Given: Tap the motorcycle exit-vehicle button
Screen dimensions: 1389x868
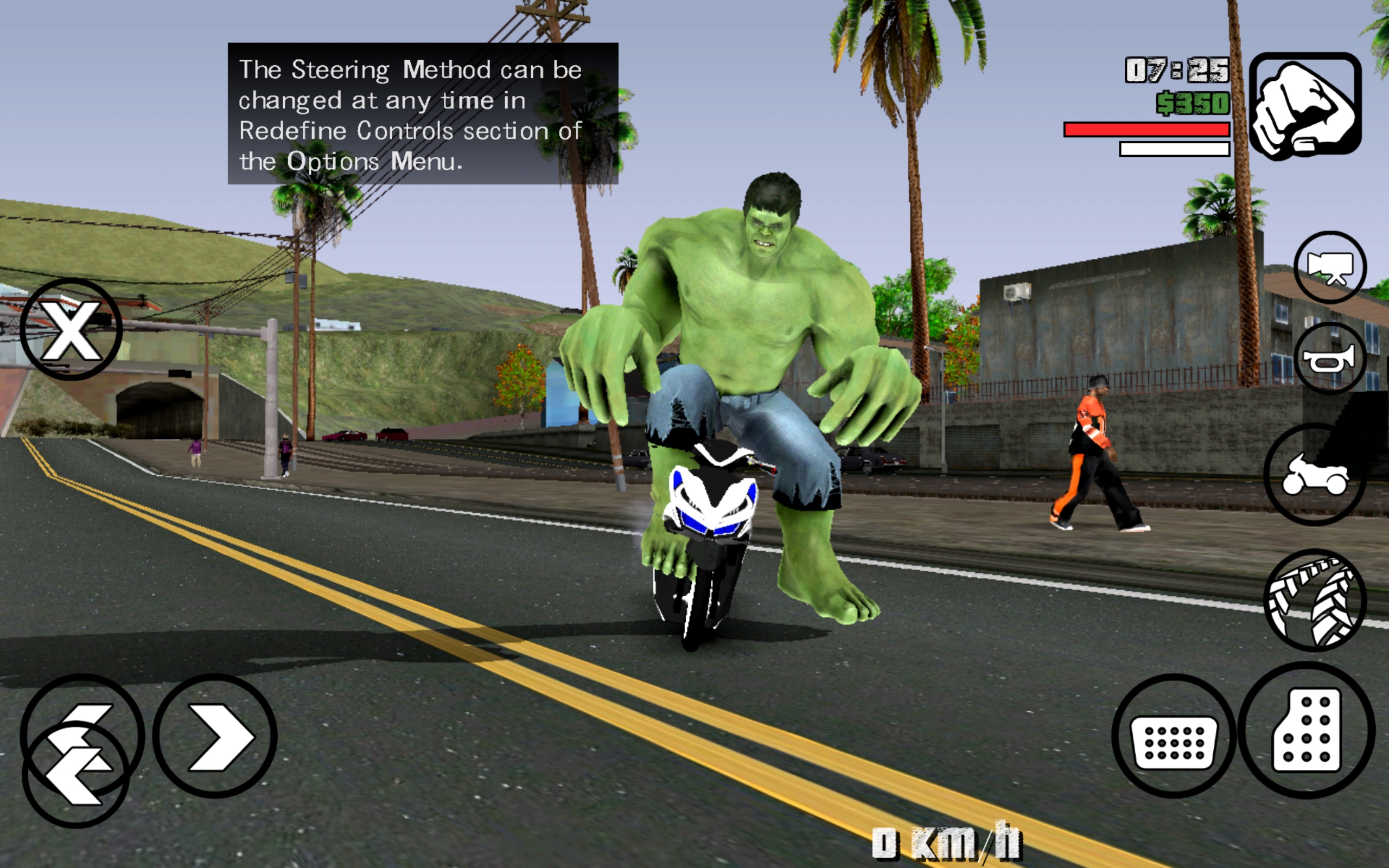Looking at the screenshot, I should [x=1314, y=474].
